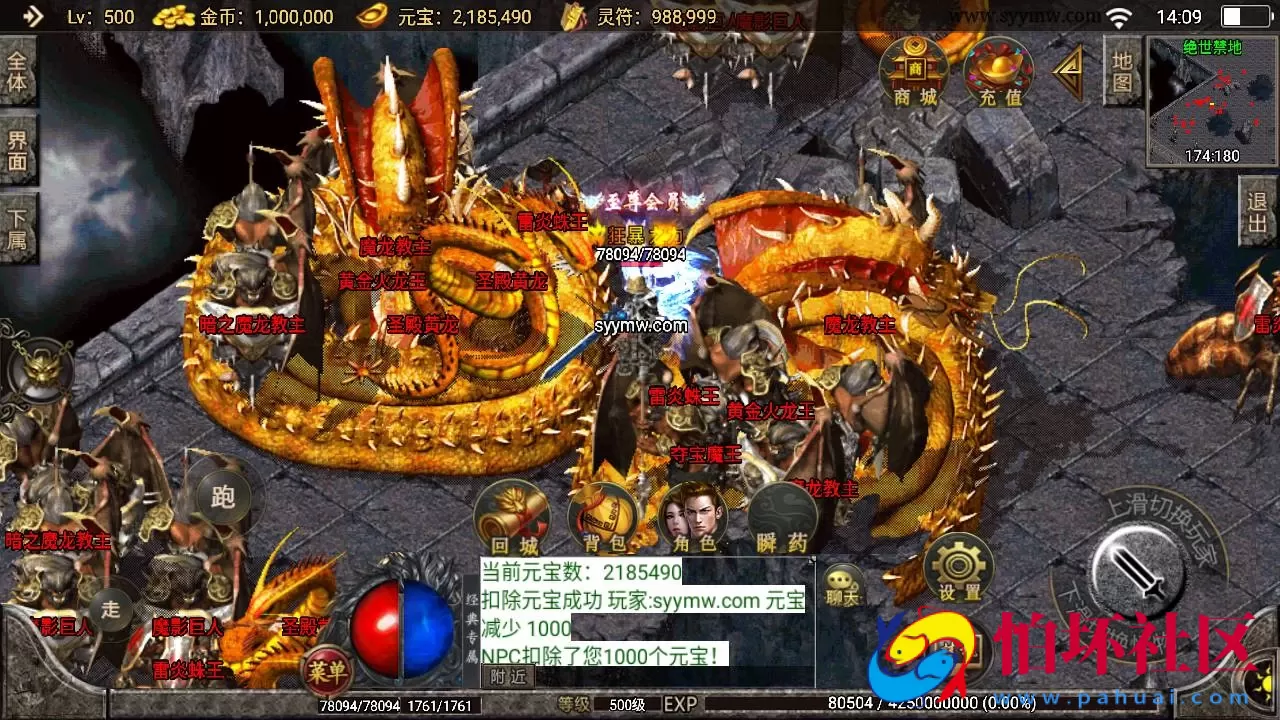1280x720 pixels.
Task: Switch chat channel to 附近 (nearby)
Action: point(506,675)
